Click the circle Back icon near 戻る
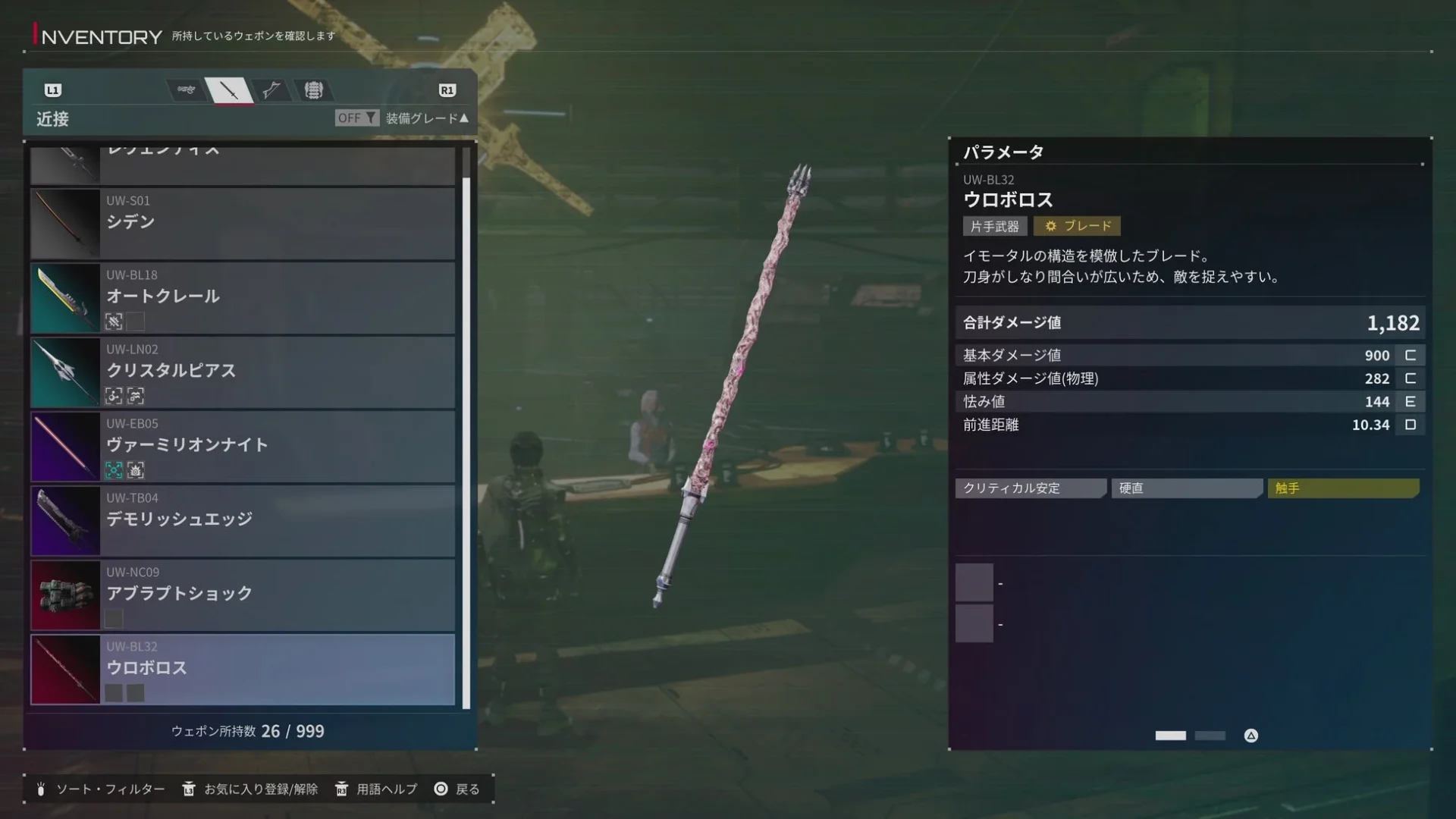This screenshot has width=1456, height=819. (440, 789)
